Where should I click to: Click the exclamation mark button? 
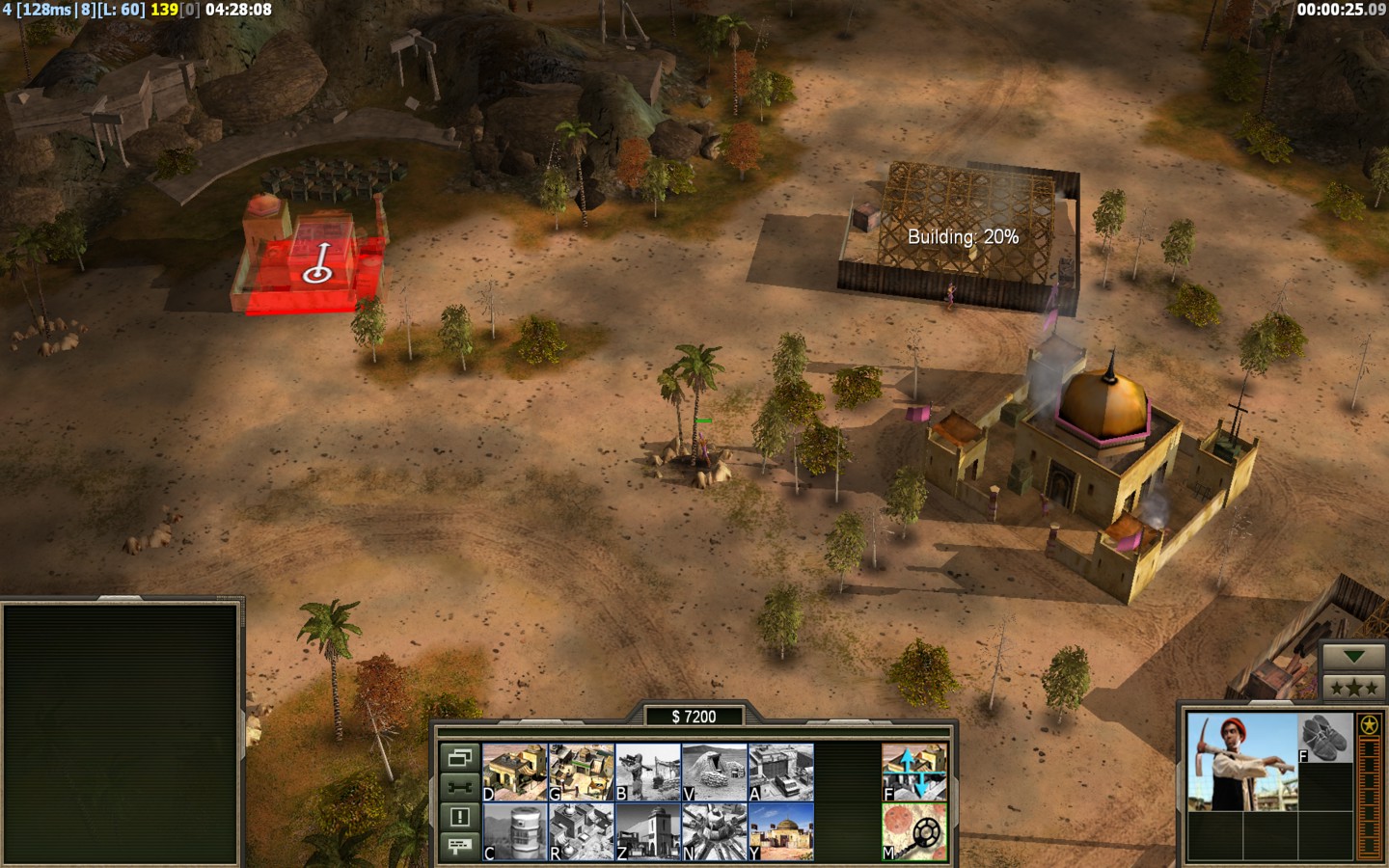(x=459, y=817)
